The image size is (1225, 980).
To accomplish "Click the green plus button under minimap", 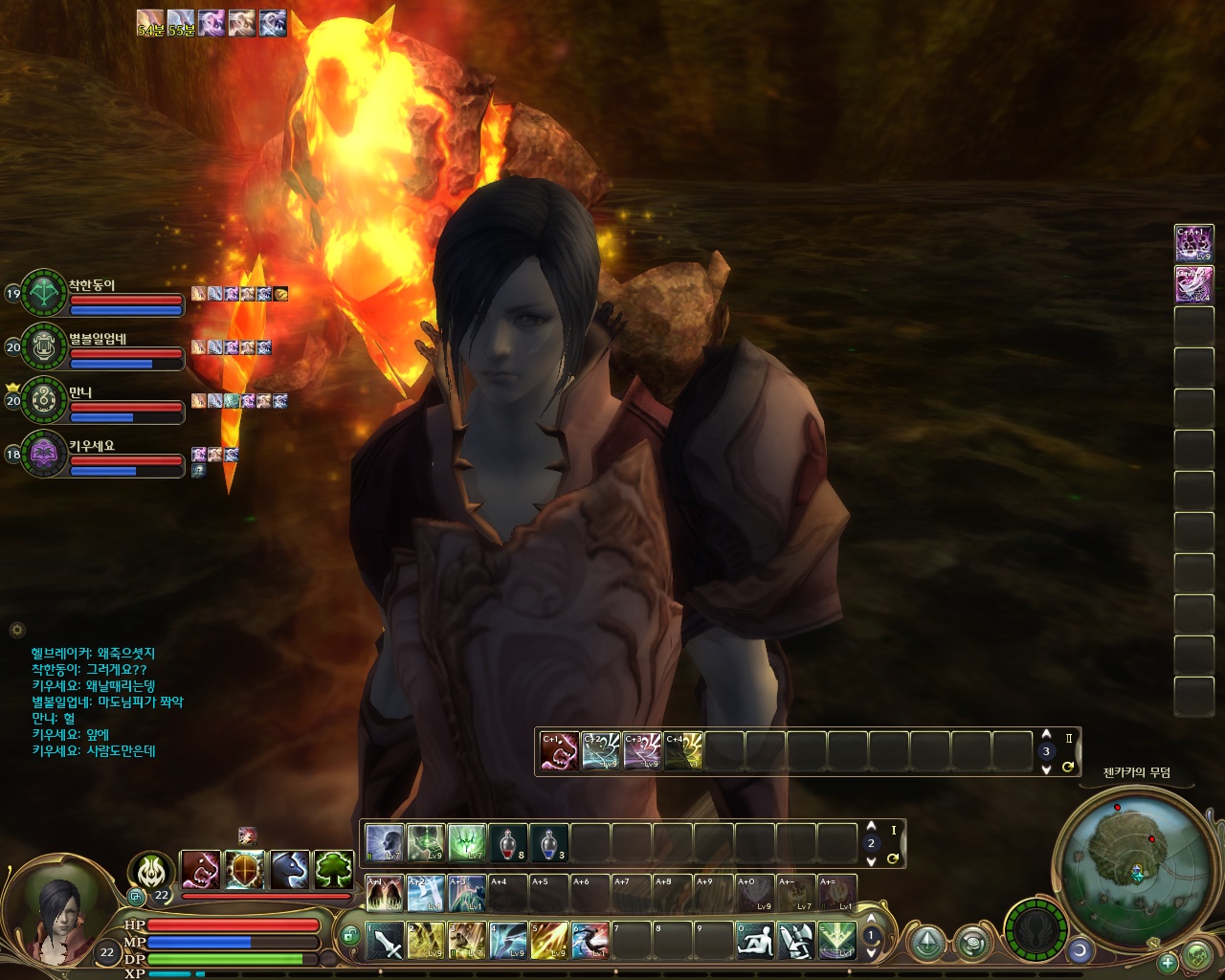I will click(x=1168, y=963).
